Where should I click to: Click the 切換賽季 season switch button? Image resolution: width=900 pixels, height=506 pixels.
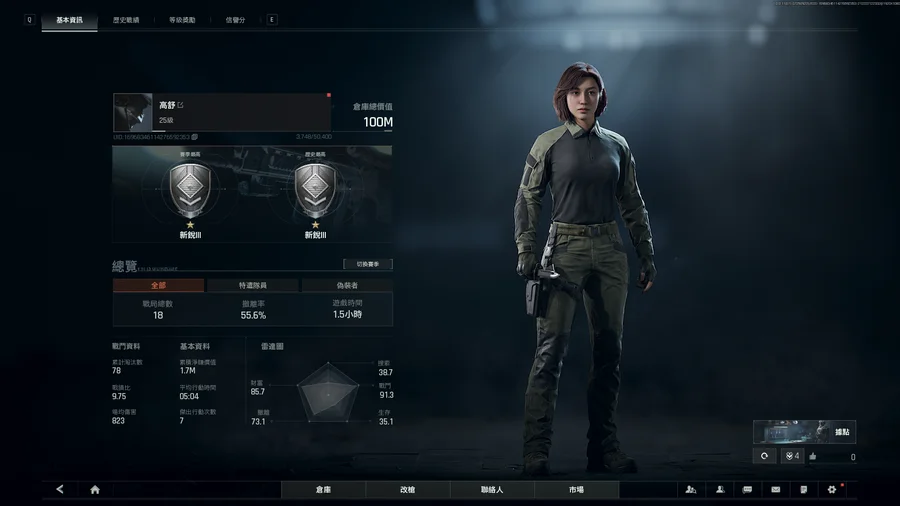(x=367, y=265)
